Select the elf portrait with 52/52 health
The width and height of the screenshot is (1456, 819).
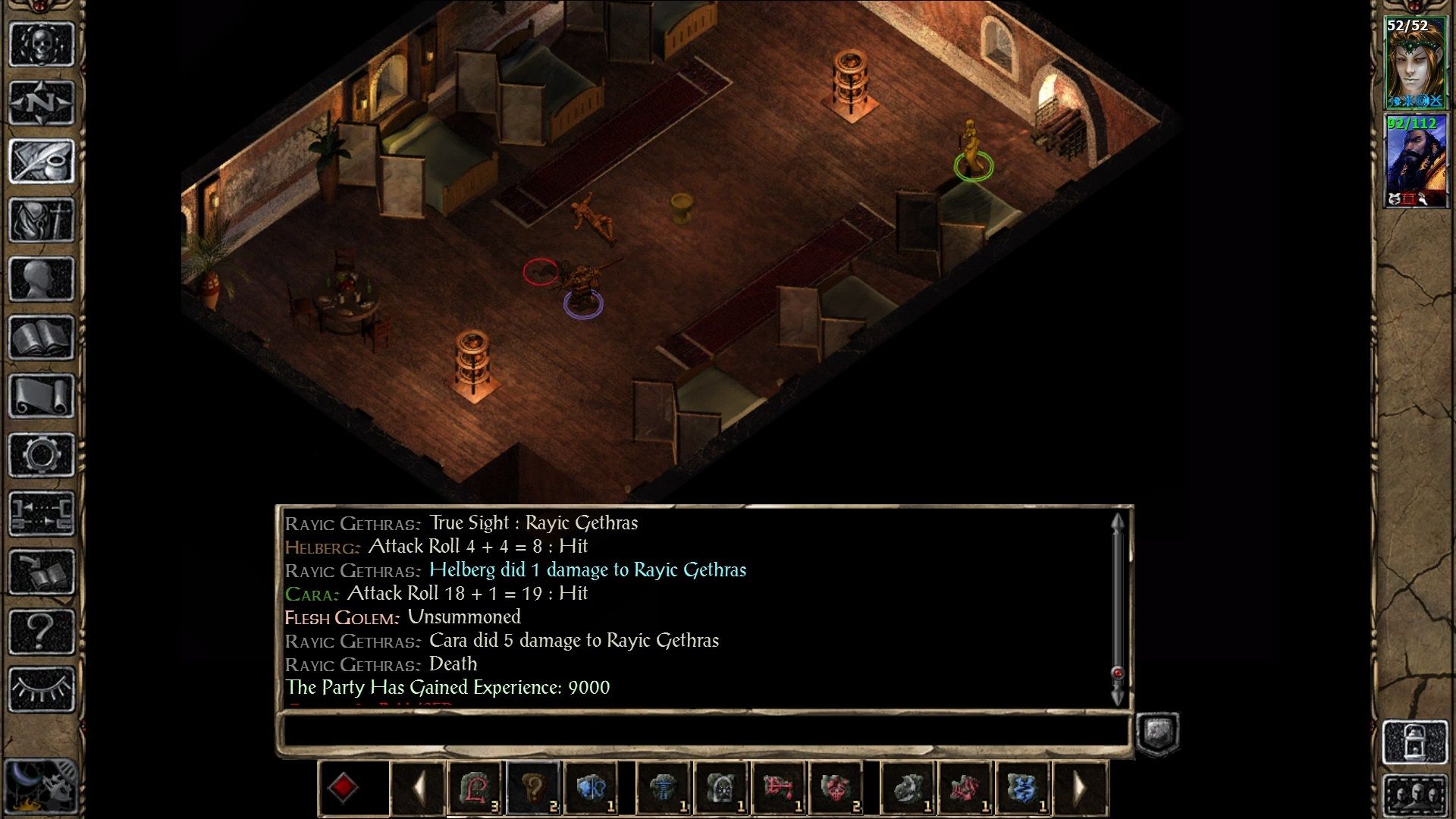pyautogui.click(x=1415, y=64)
